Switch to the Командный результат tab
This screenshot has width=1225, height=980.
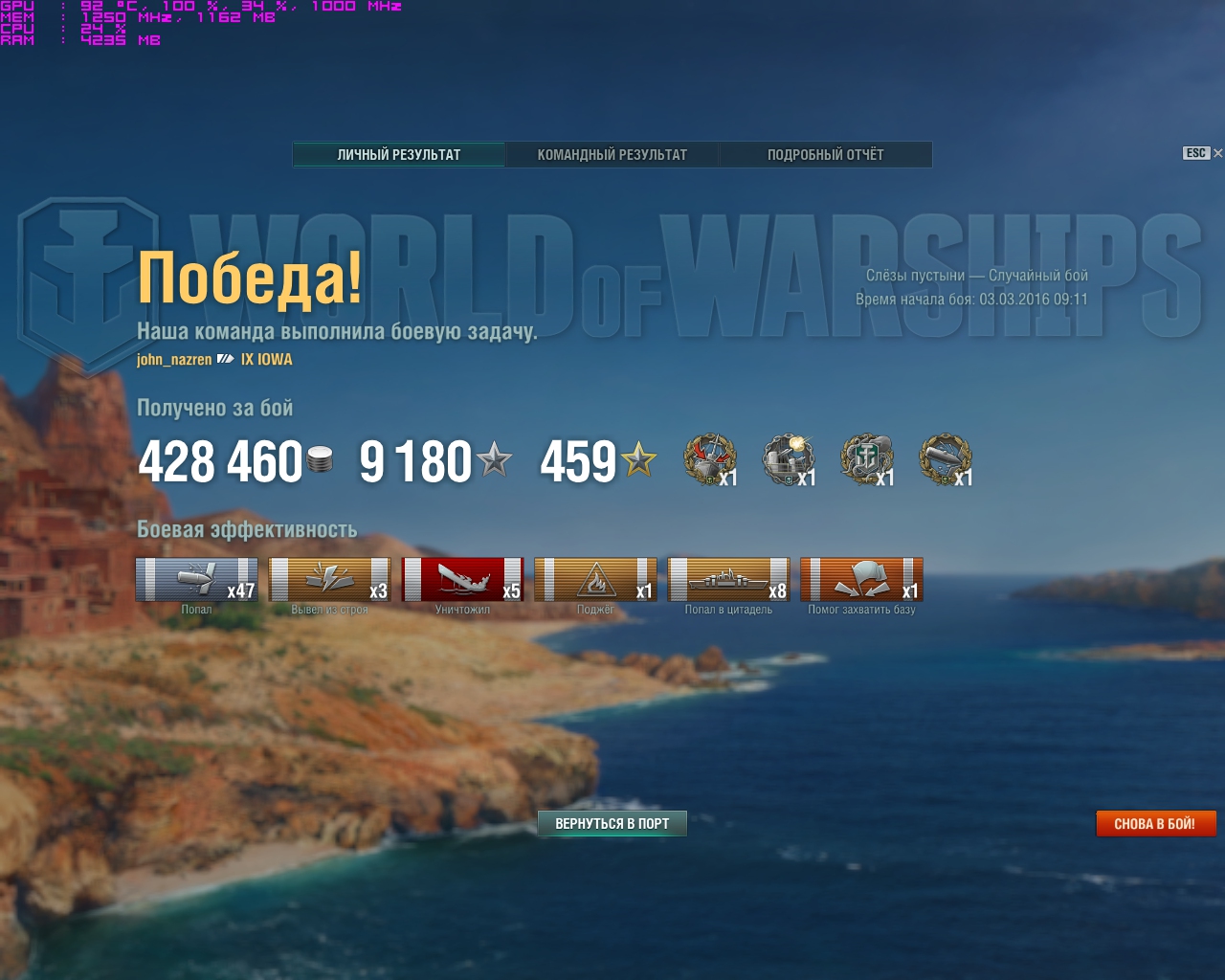tap(612, 155)
